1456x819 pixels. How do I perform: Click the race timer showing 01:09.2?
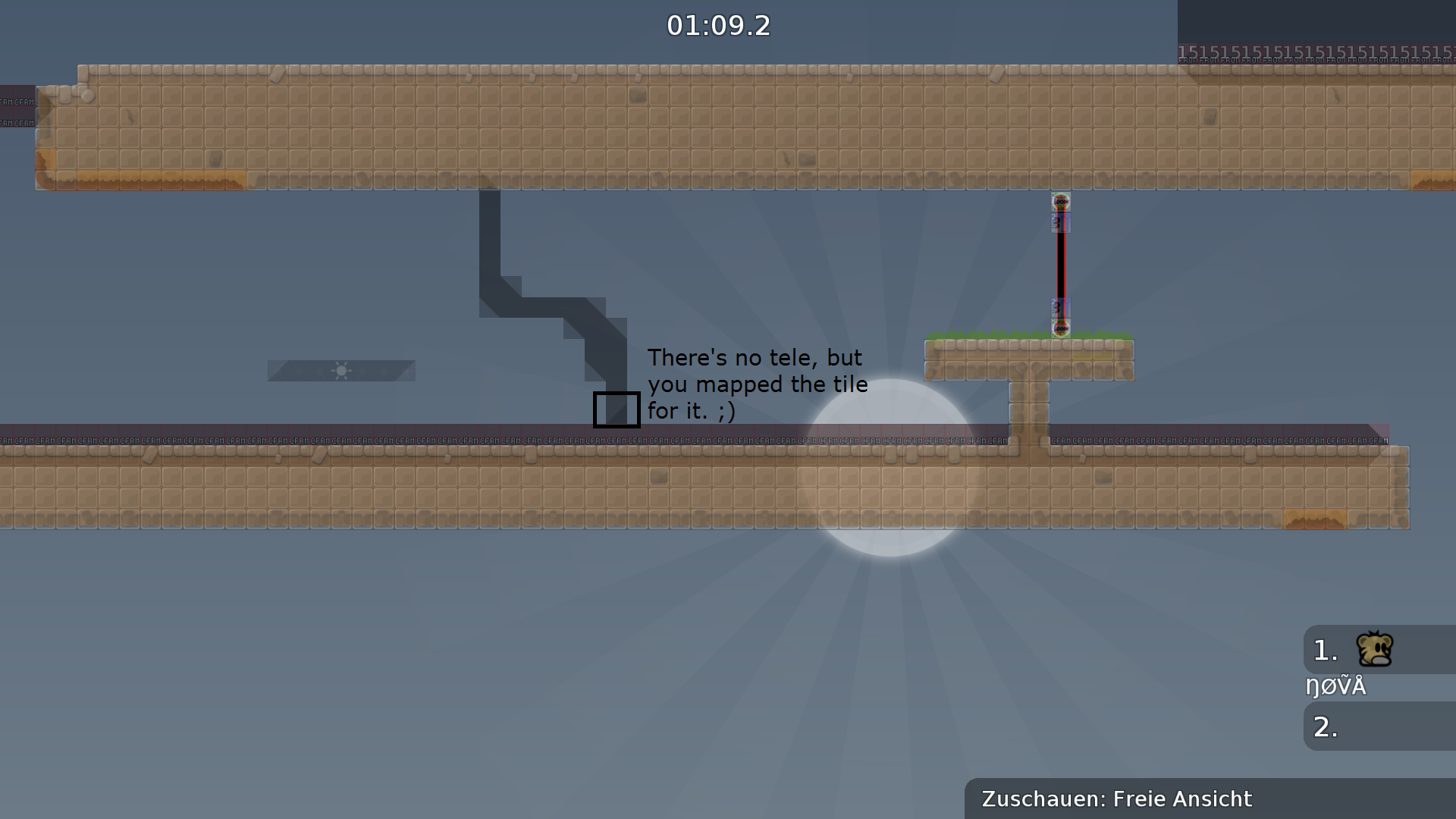tap(718, 25)
